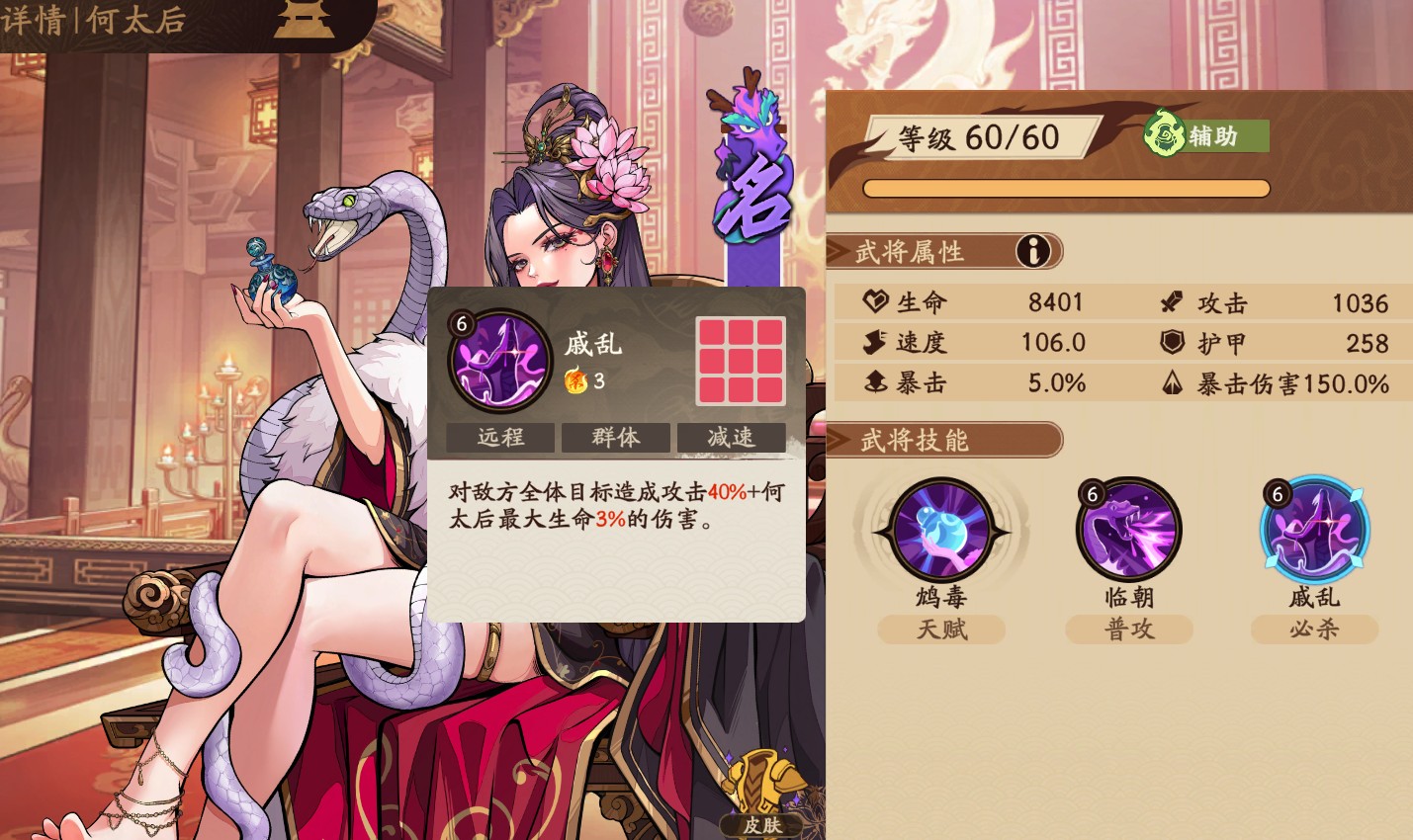Select the 鸩毒 talent skill icon
Viewport: 1413px width, 840px height.
(940, 530)
